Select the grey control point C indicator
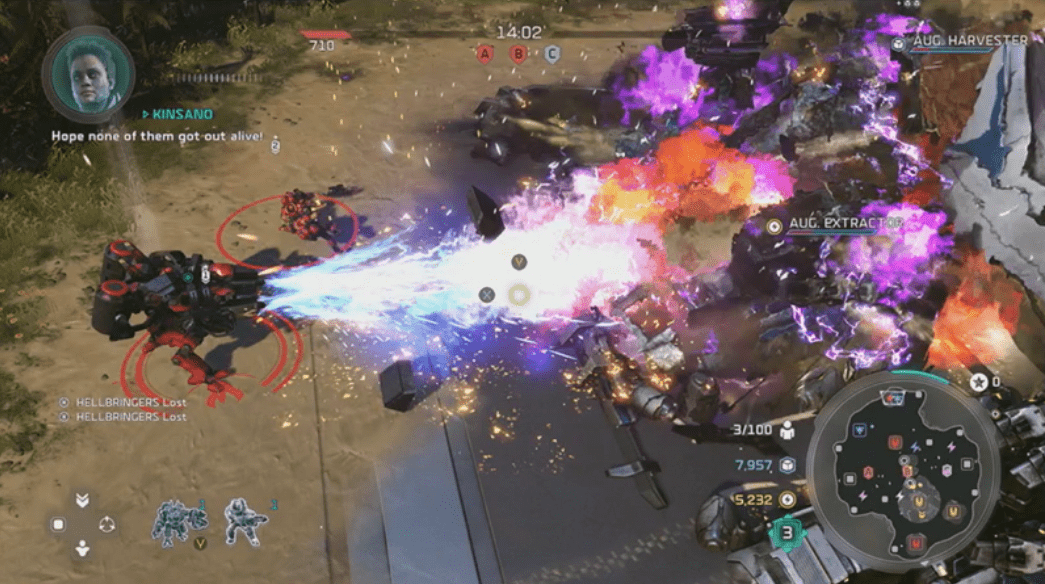Image resolution: width=1045 pixels, height=584 pixels. click(551, 55)
